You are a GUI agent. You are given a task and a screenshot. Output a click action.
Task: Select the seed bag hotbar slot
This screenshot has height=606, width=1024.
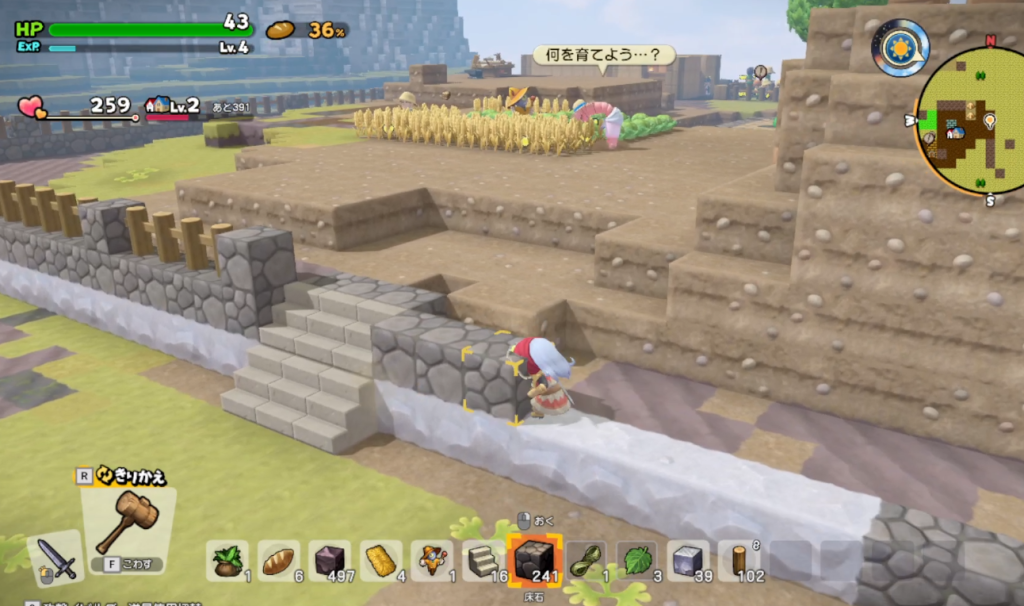[228, 561]
